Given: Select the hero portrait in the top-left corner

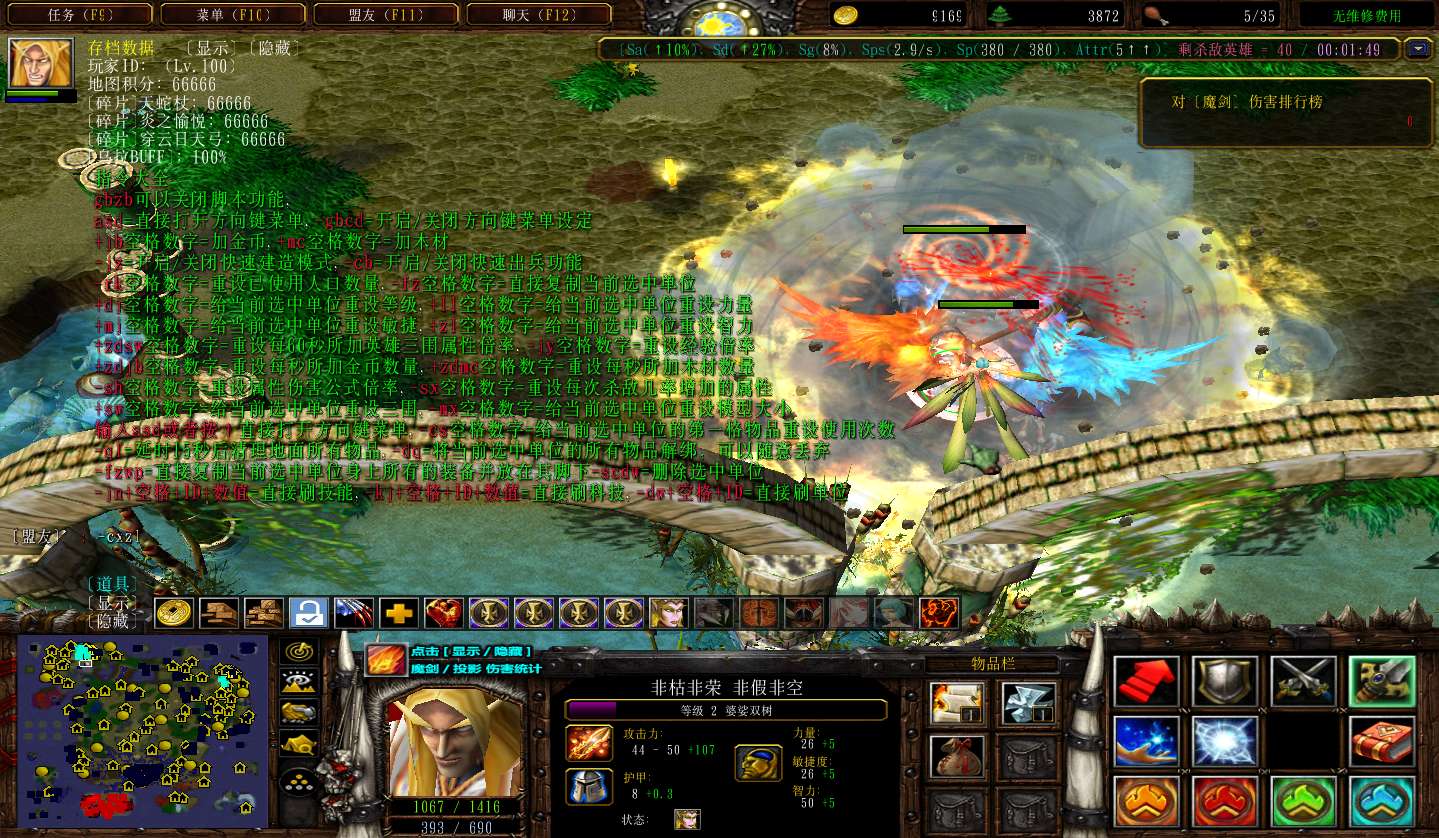Looking at the screenshot, I should coord(41,63).
